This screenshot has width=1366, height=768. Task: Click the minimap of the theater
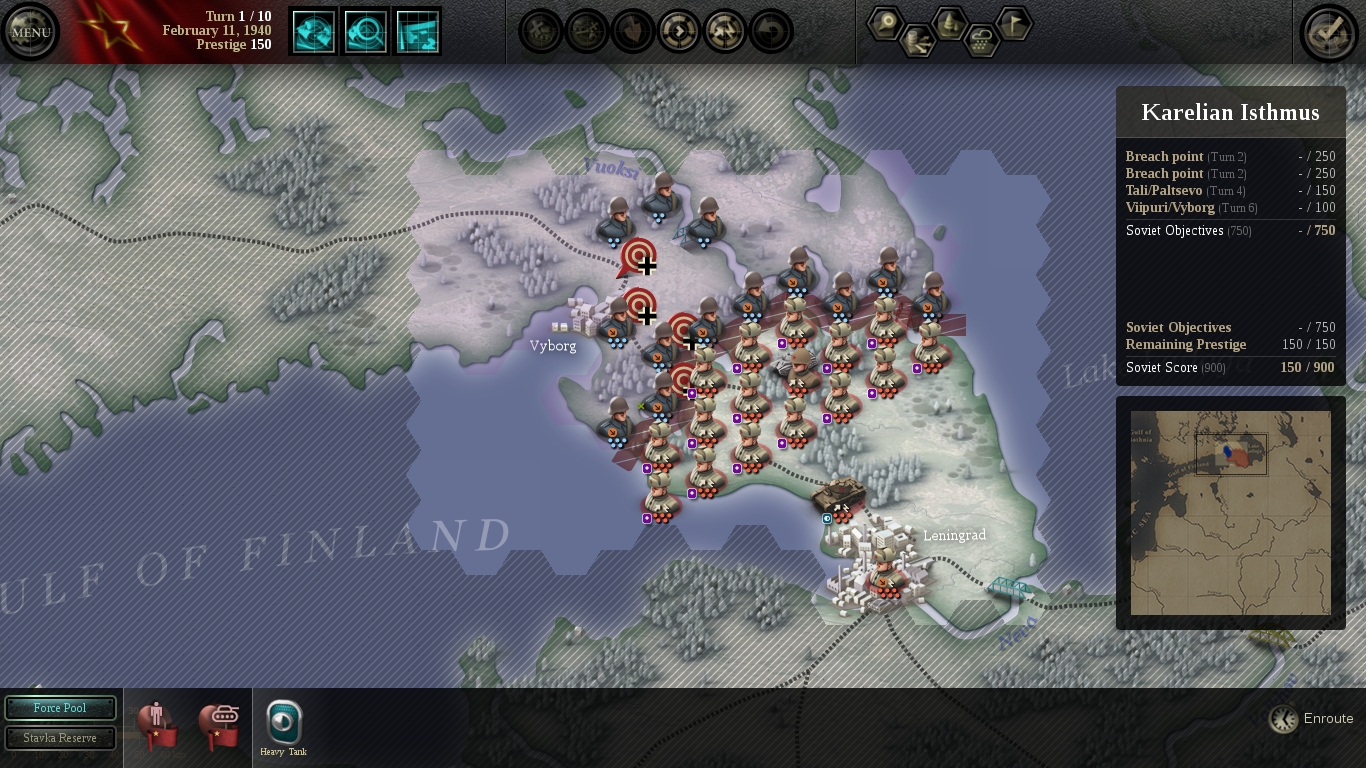pyautogui.click(x=1230, y=512)
